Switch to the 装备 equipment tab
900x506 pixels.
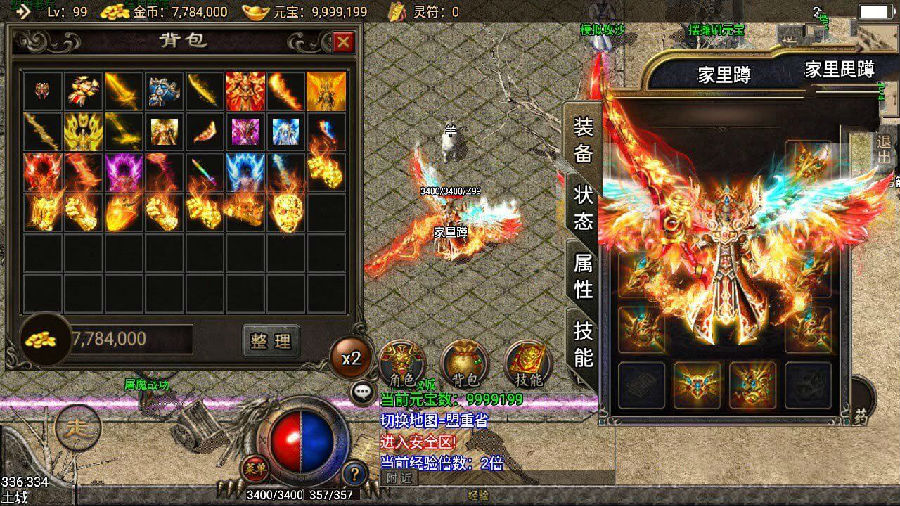[x=583, y=140]
